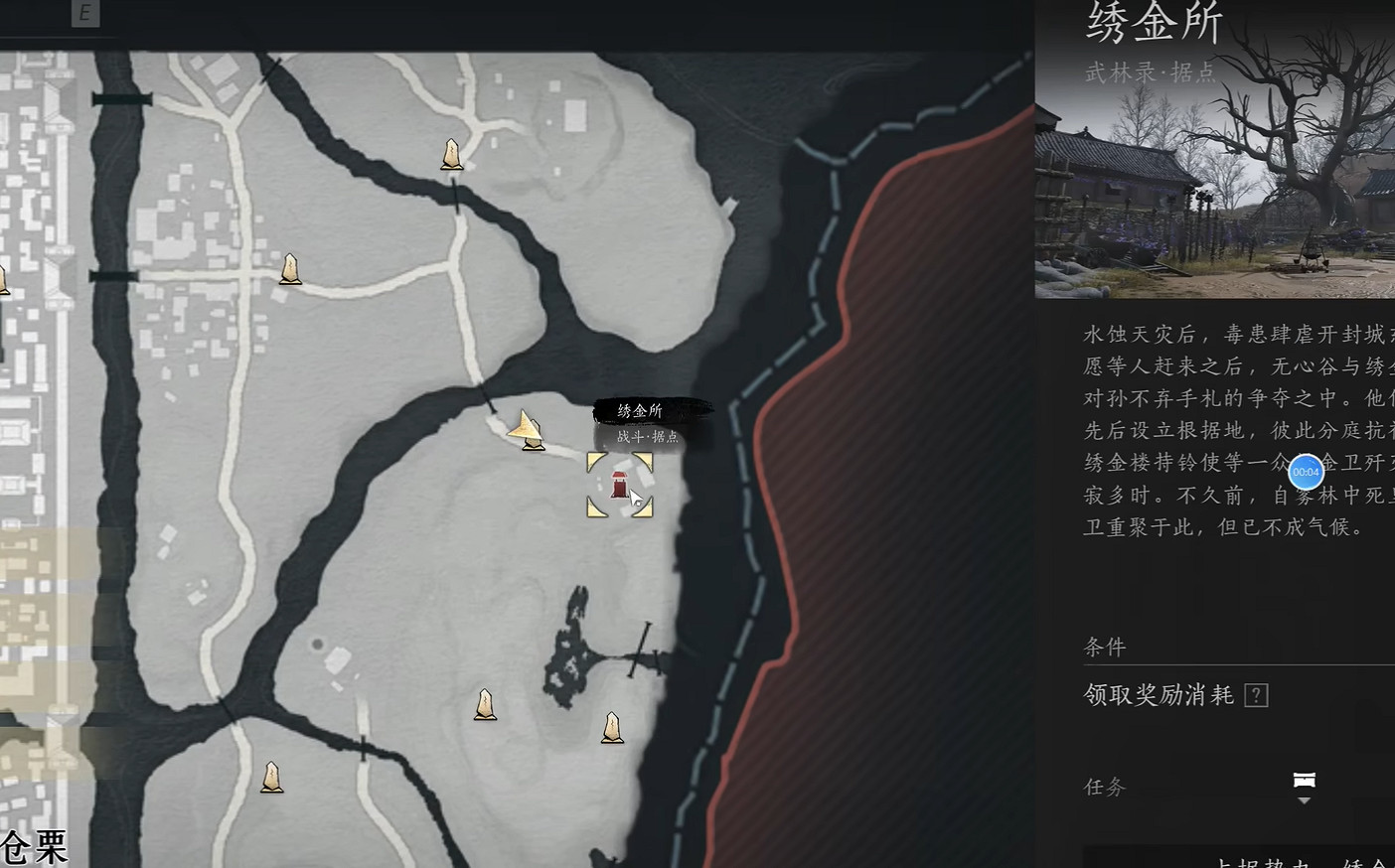1395x868 pixels.
Task: Click the stele marker near the center-bottom
Action: (485, 705)
